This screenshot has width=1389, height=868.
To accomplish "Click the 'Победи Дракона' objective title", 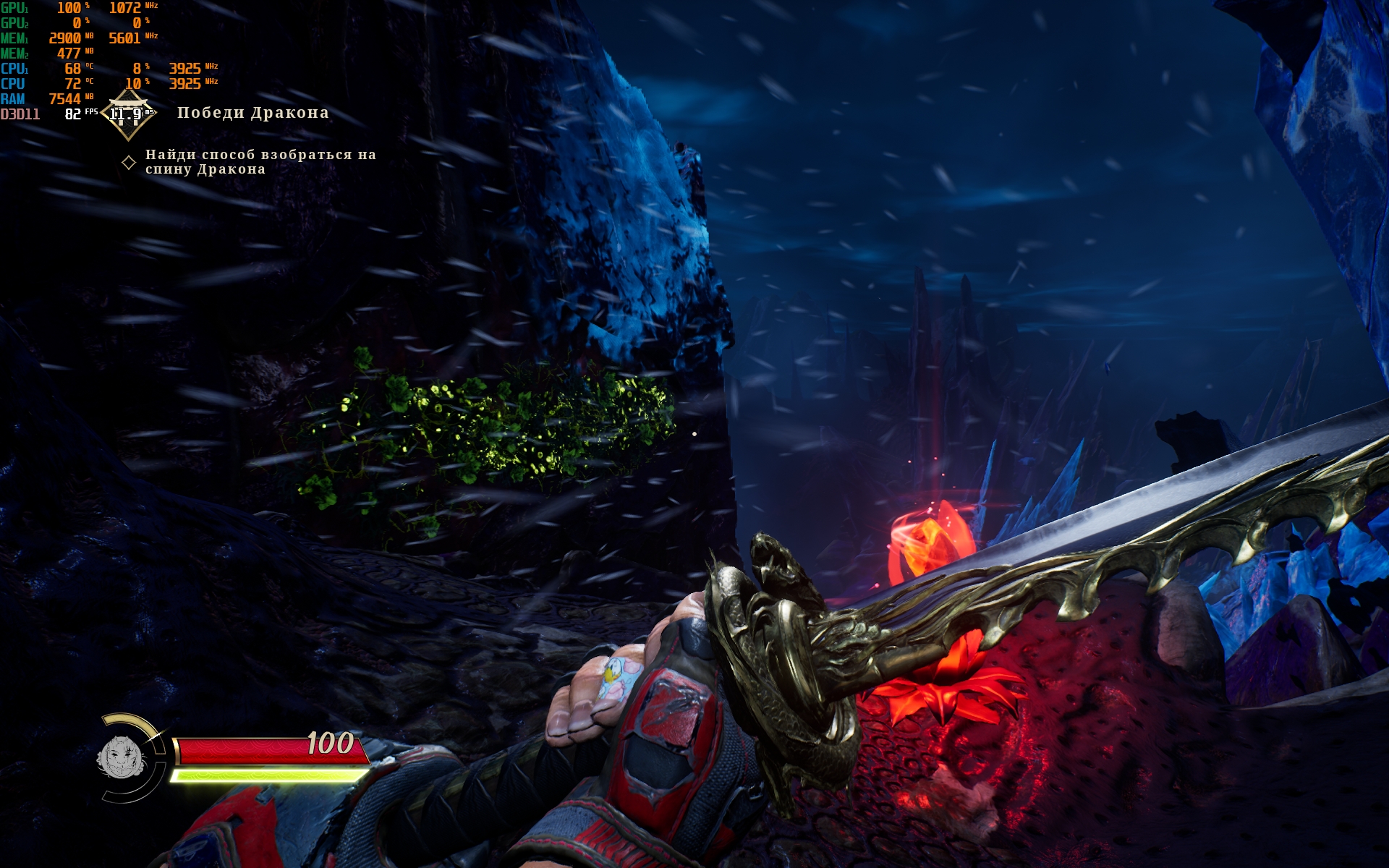I will pyautogui.click(x=252, y=113).
